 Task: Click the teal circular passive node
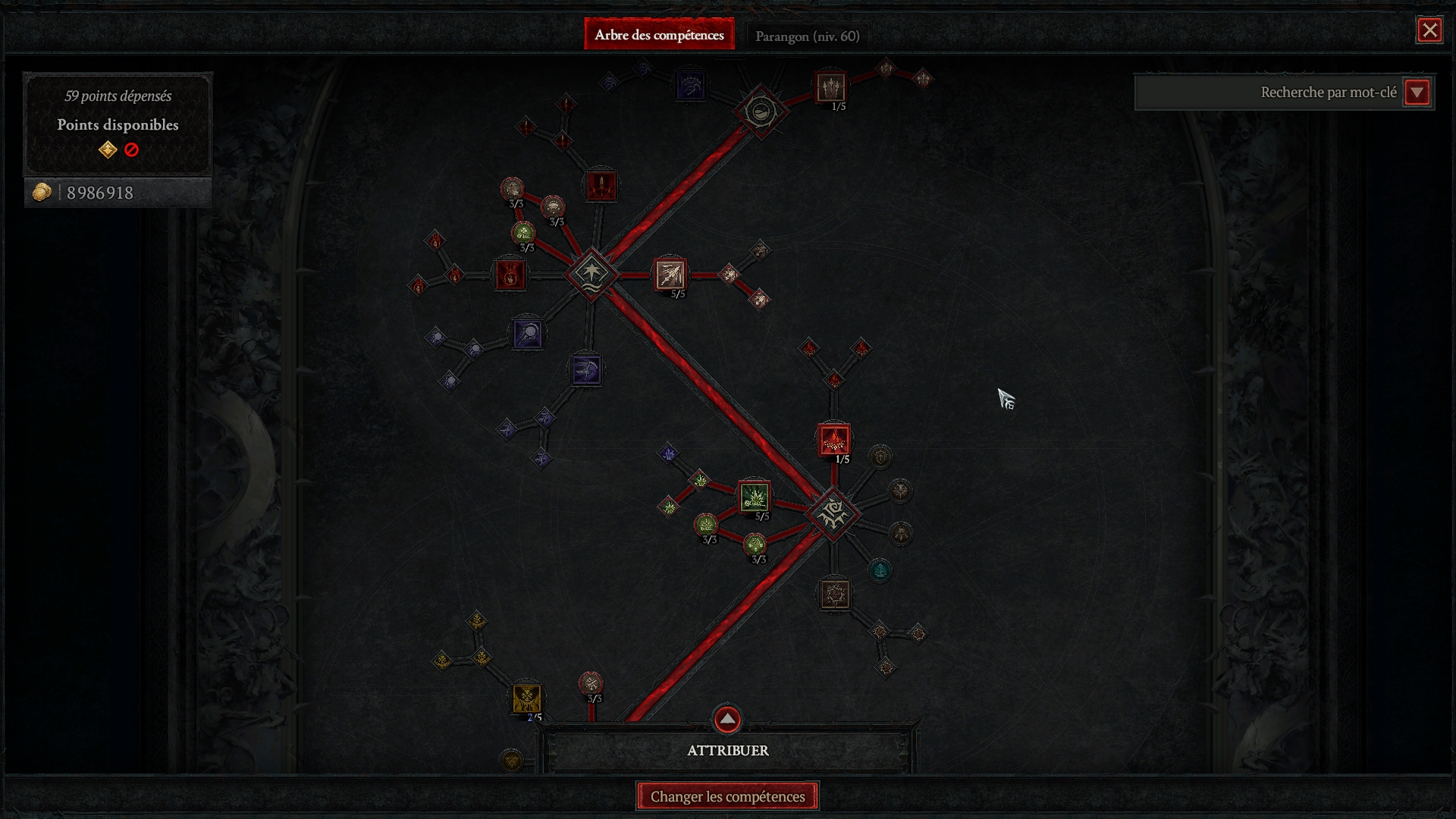point(880,570)
